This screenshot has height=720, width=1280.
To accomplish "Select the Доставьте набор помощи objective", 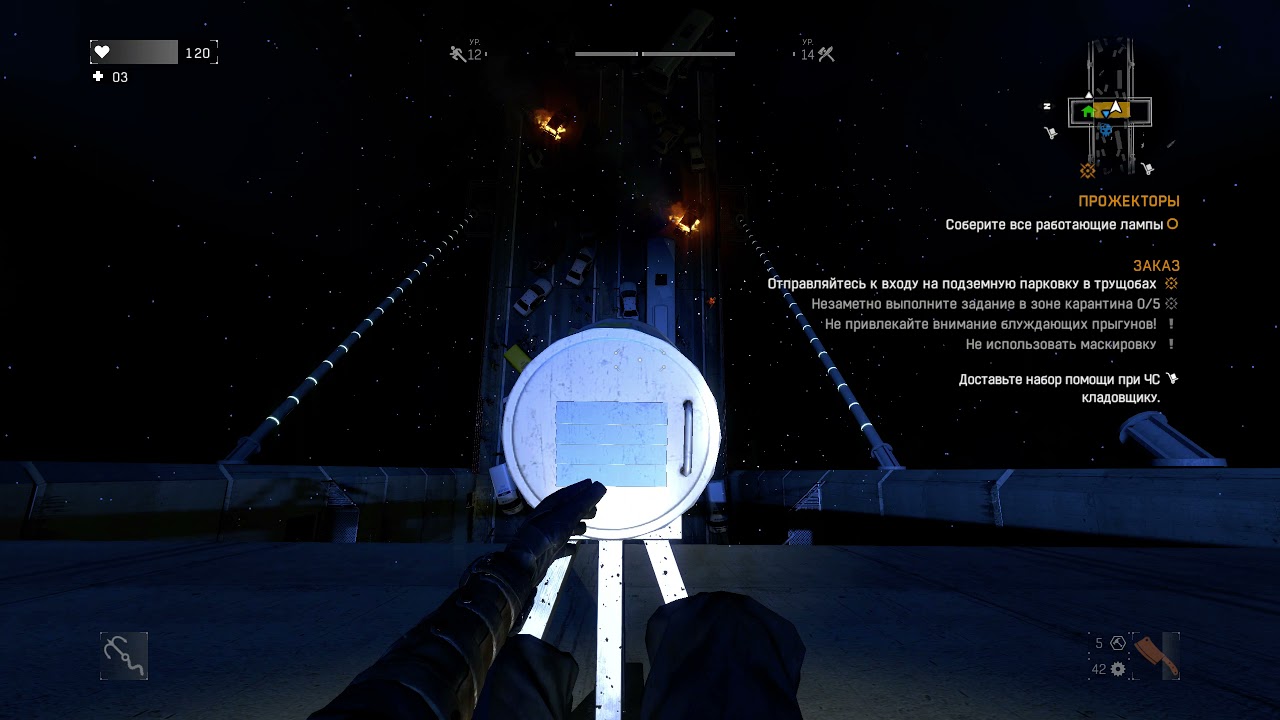I will click(x=1059, y=388).
